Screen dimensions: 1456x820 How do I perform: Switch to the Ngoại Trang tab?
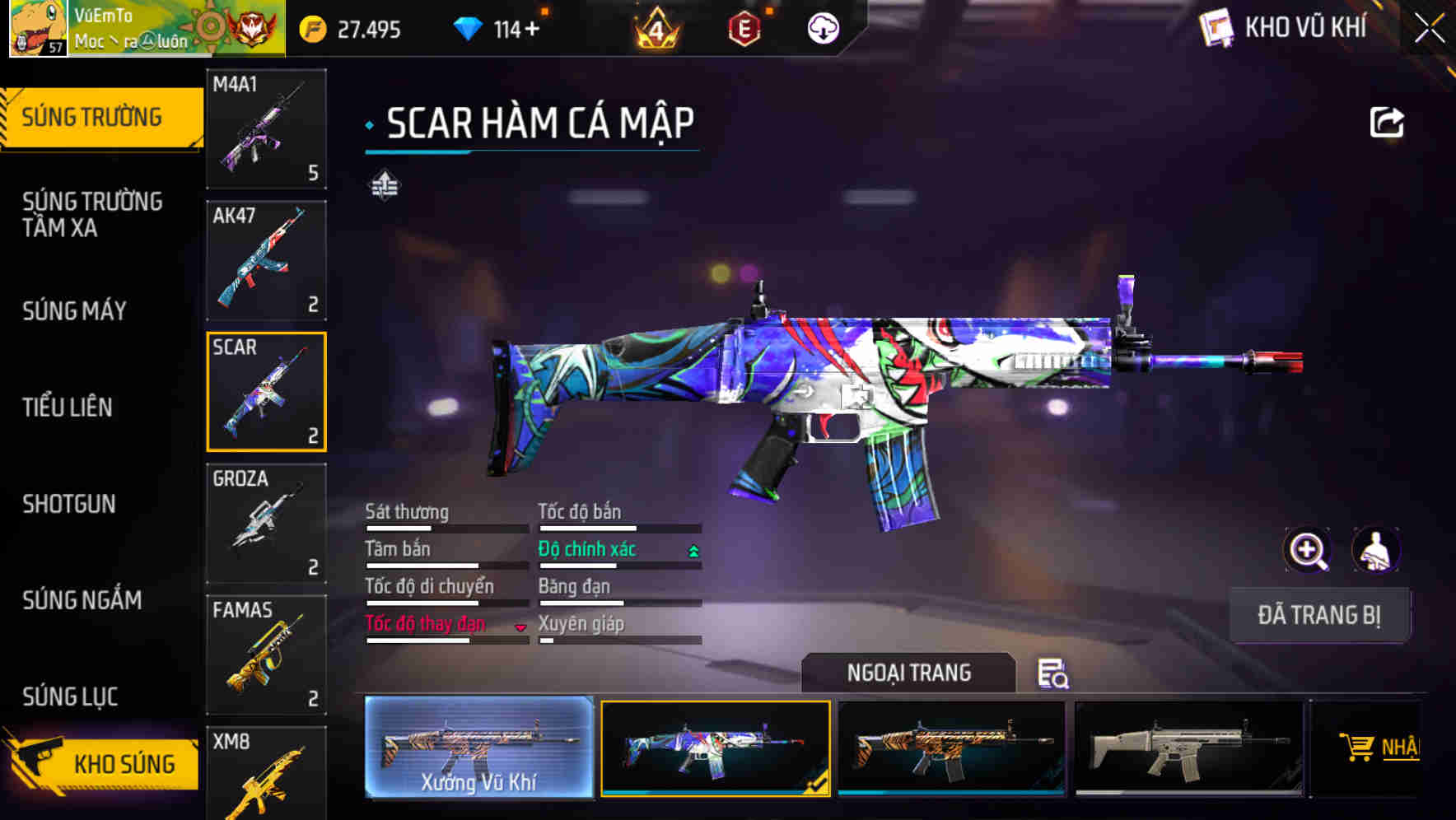pyautogui.click(x=909, y=673)
